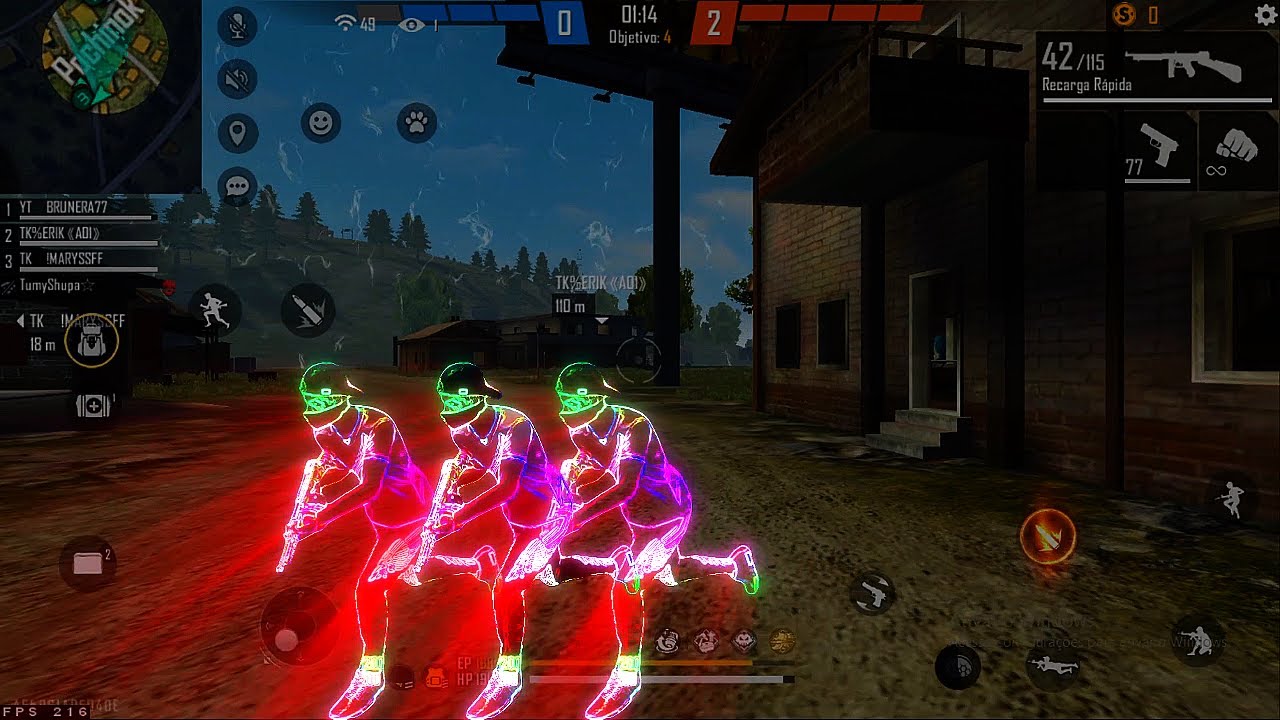Open the smiley emote button
The image size is (1280, 720).
coord(320,123)
